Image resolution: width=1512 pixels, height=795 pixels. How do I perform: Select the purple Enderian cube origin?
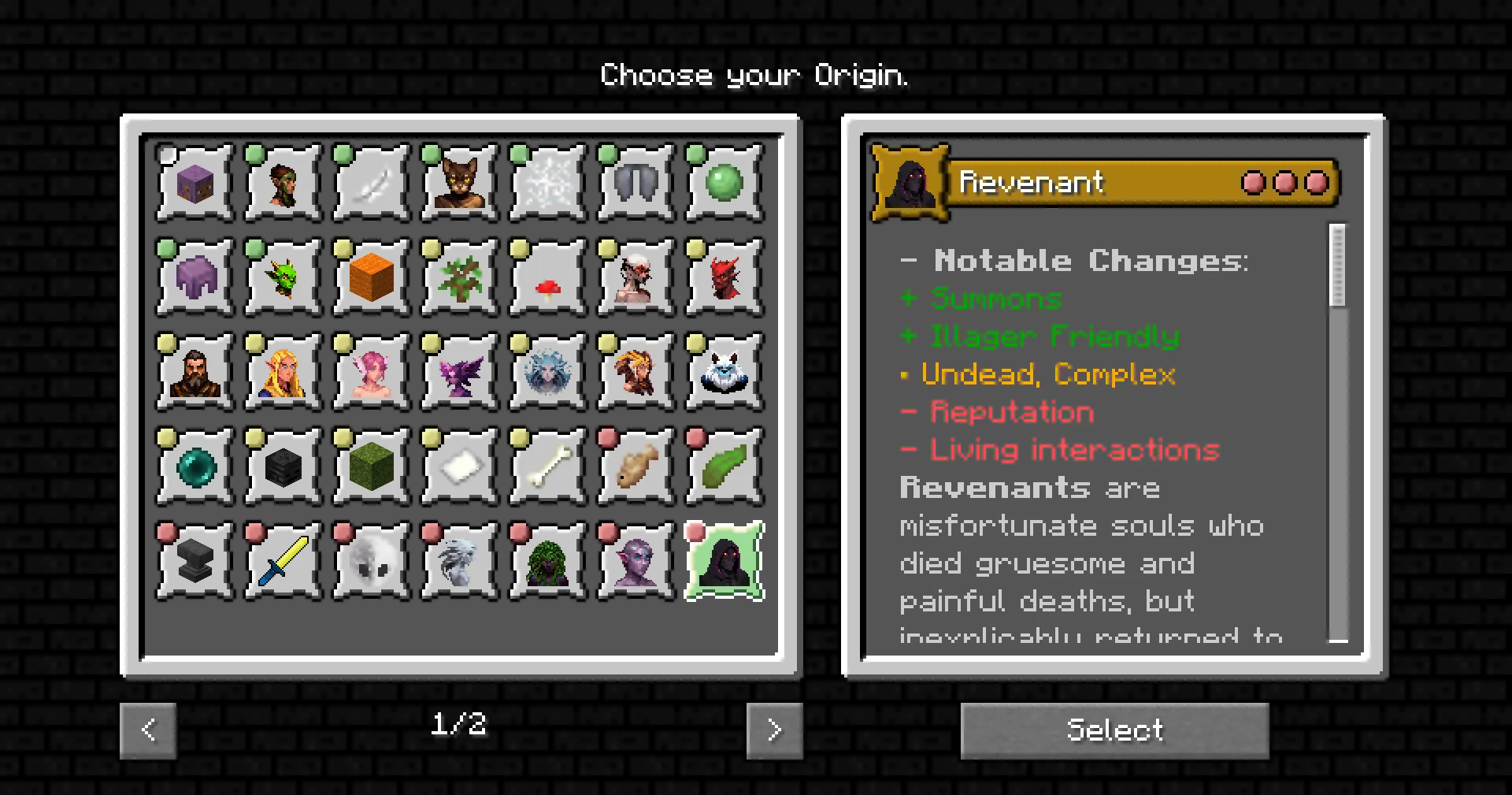click(x=194, y=183)
